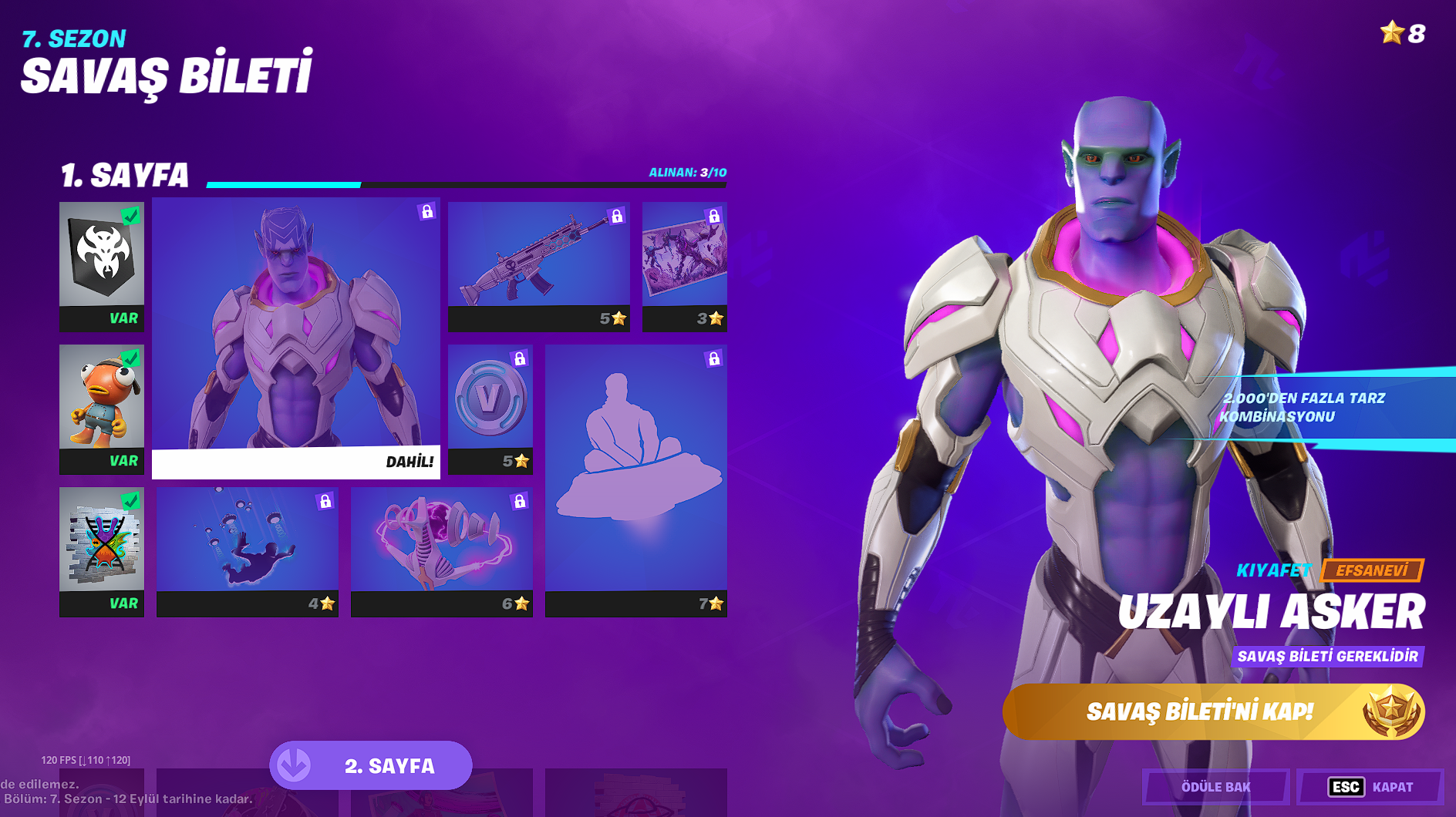View the Uzaylı Asker outfit tile marked DAHİL!
Image resolution: width=1456 pixels, height=817 pixels.
pyautogui.click(x=296, y=338)
